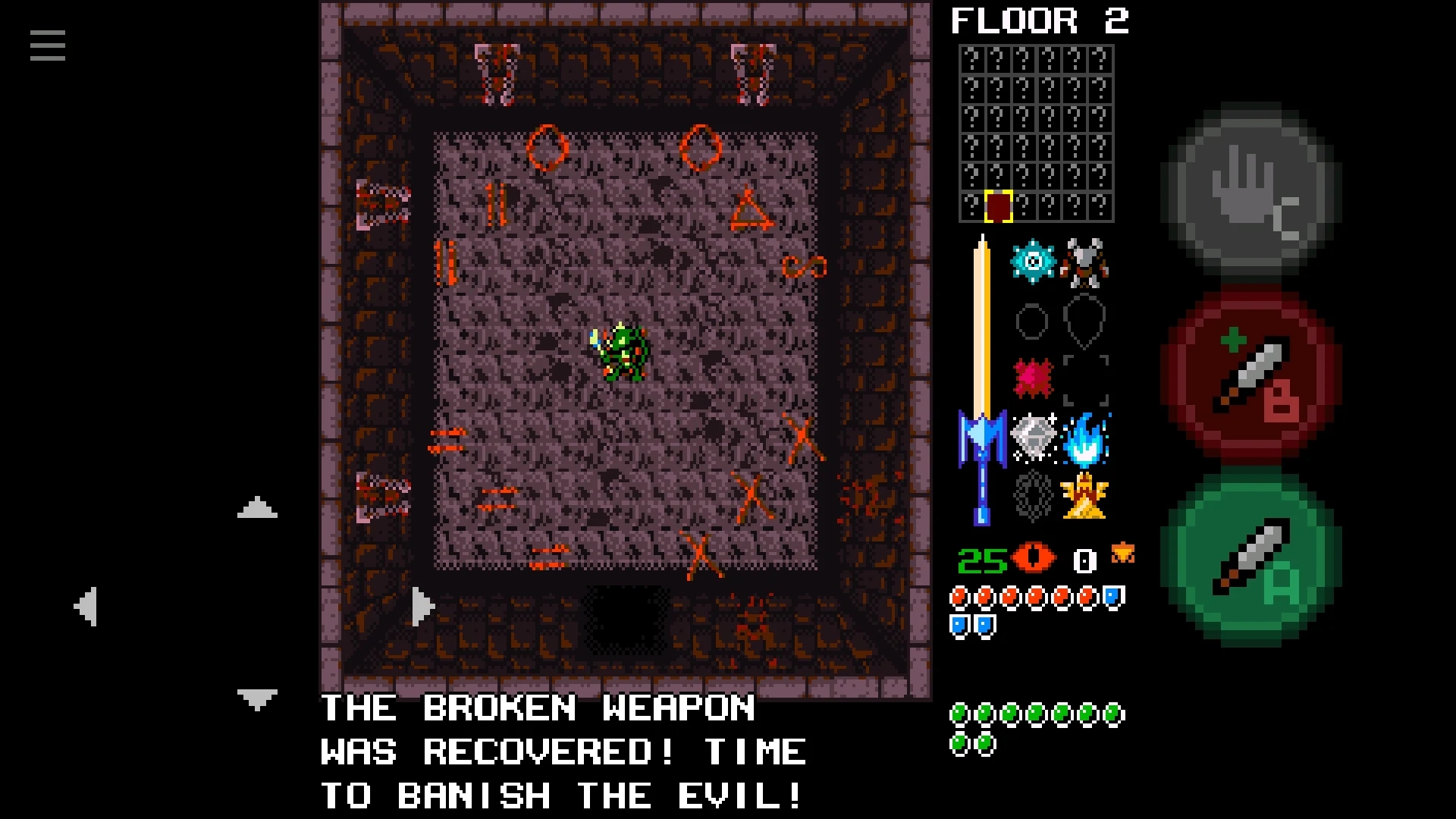
Task: Tap the right arrow on the d-pad
Action: pyautogui.click(x=422, y=606)
